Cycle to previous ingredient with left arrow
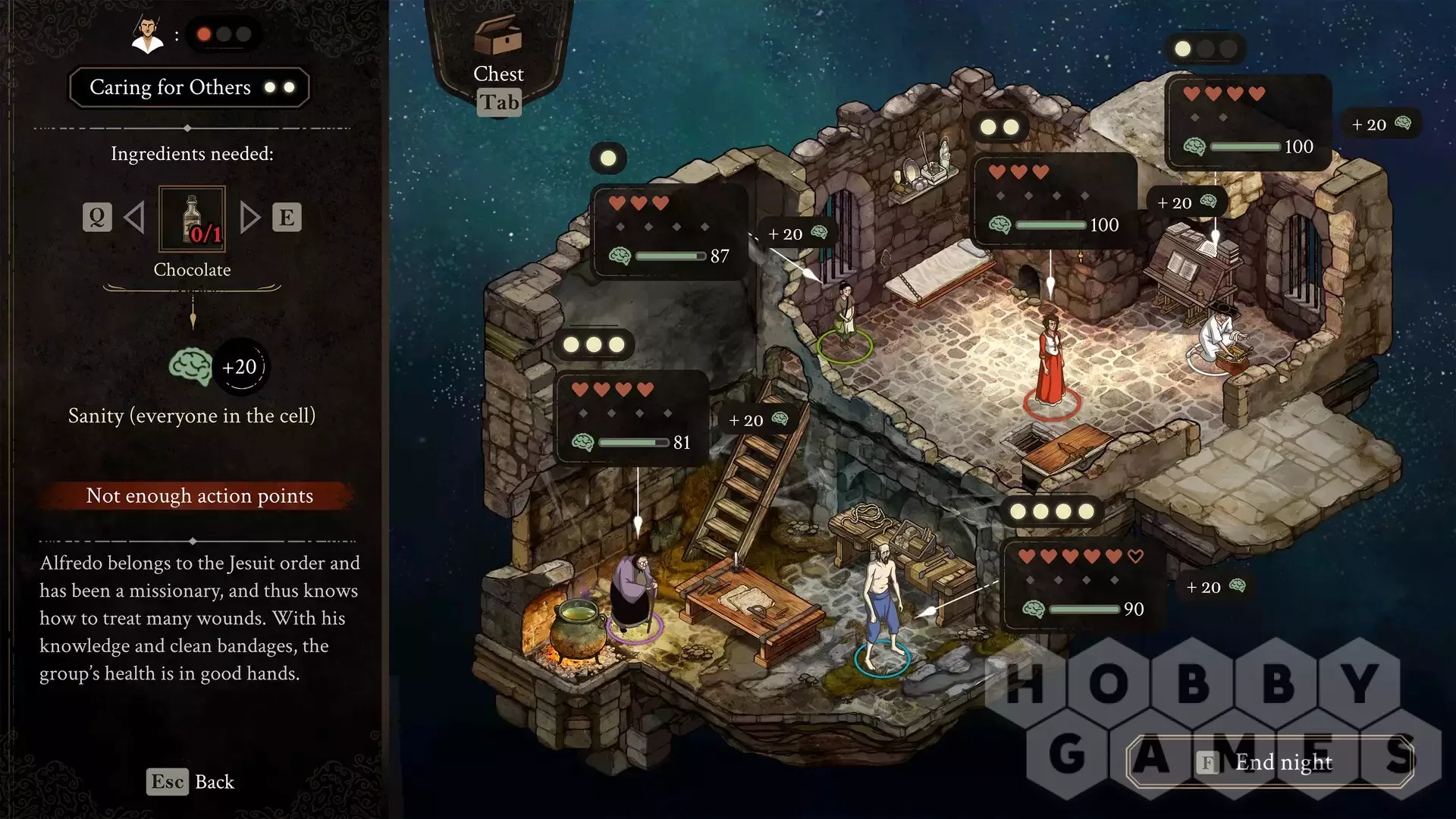The height and width of the screenshot is (819, 1456). click(134, 218)
